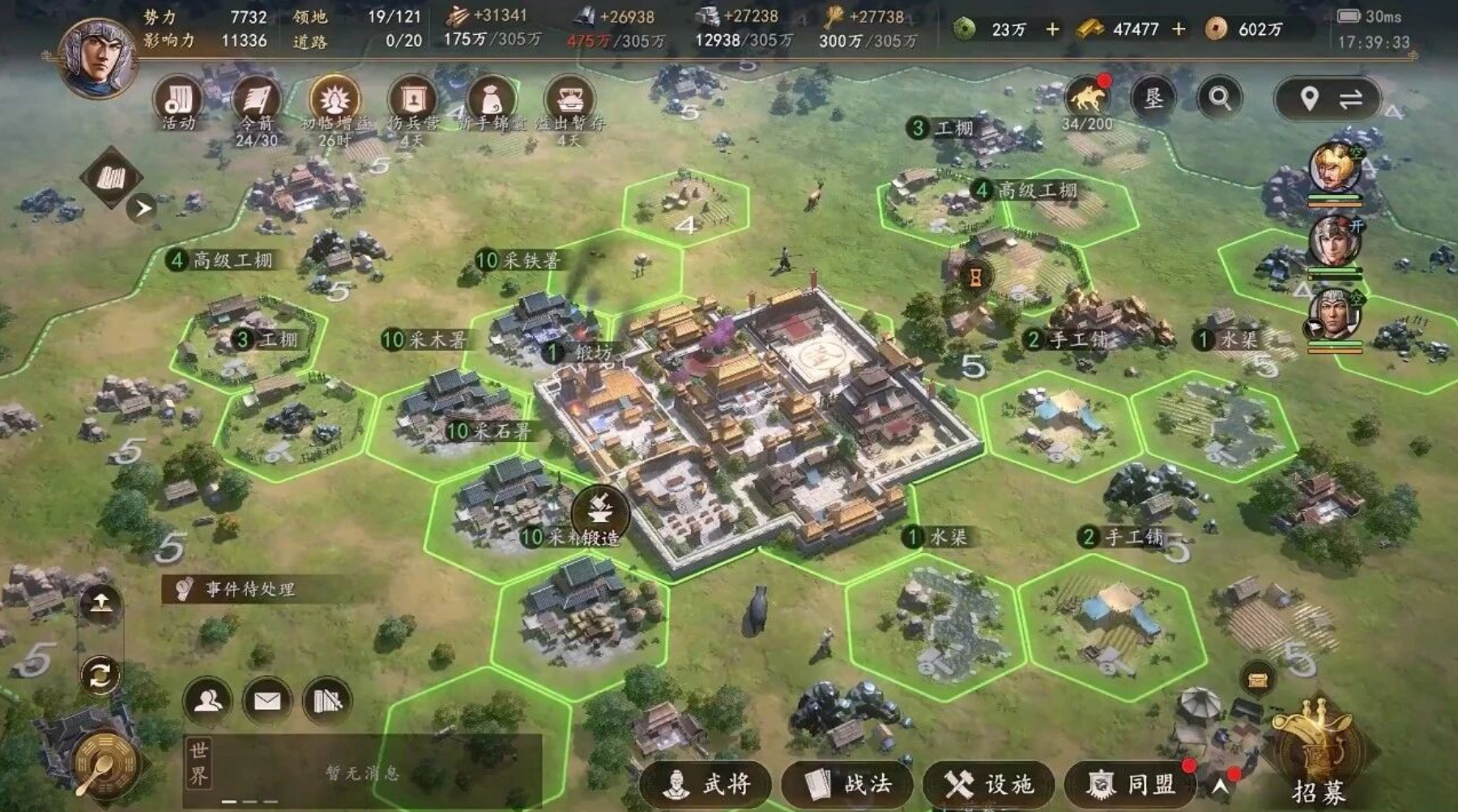Add more gold ingots with plus
1458x812 pixels.
click(1179, 30)
